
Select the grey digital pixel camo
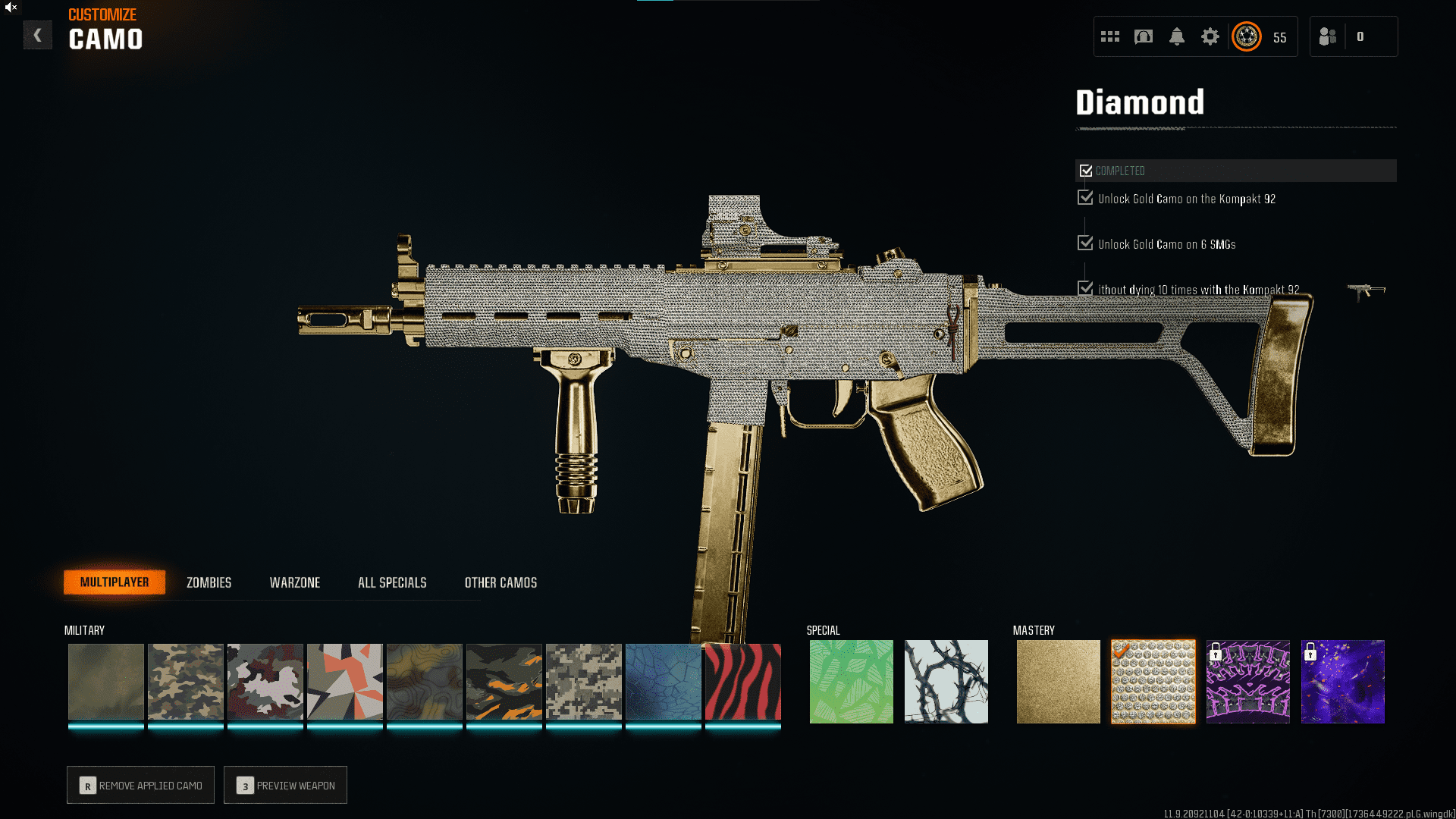coord(583,681)
